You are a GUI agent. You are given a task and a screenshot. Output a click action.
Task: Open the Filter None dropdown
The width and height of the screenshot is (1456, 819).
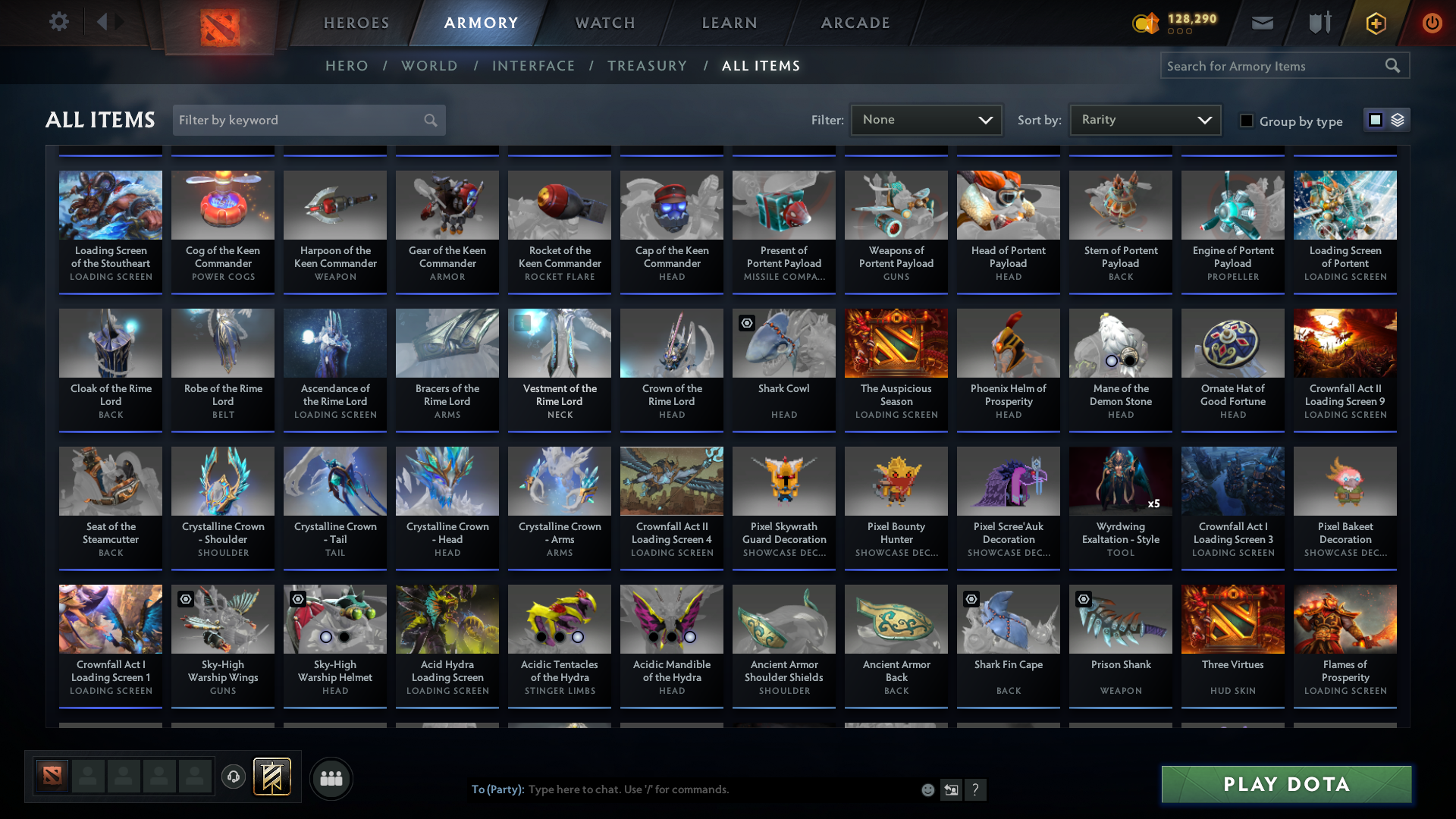[x=926, y=119]
